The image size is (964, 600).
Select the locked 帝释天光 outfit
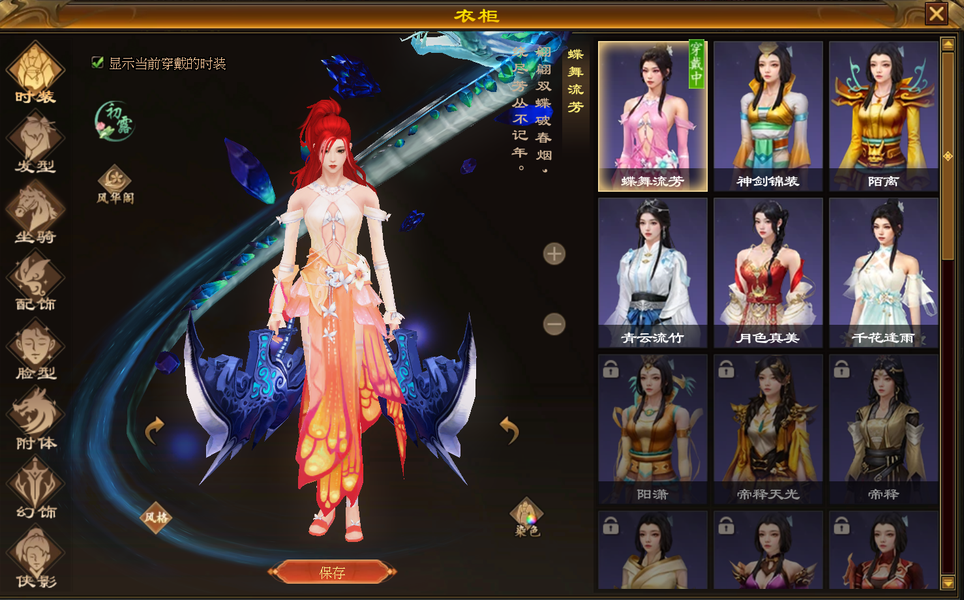[768, 429]
